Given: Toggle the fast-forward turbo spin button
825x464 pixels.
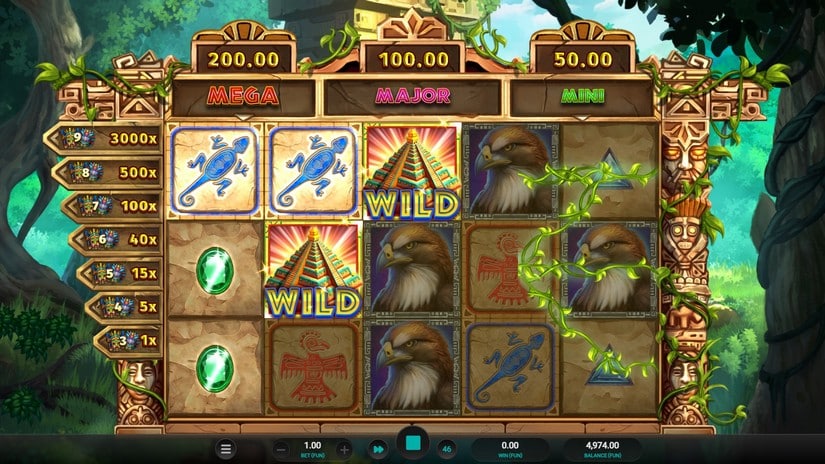Looking at the screenshot, I should coord(378,449).
